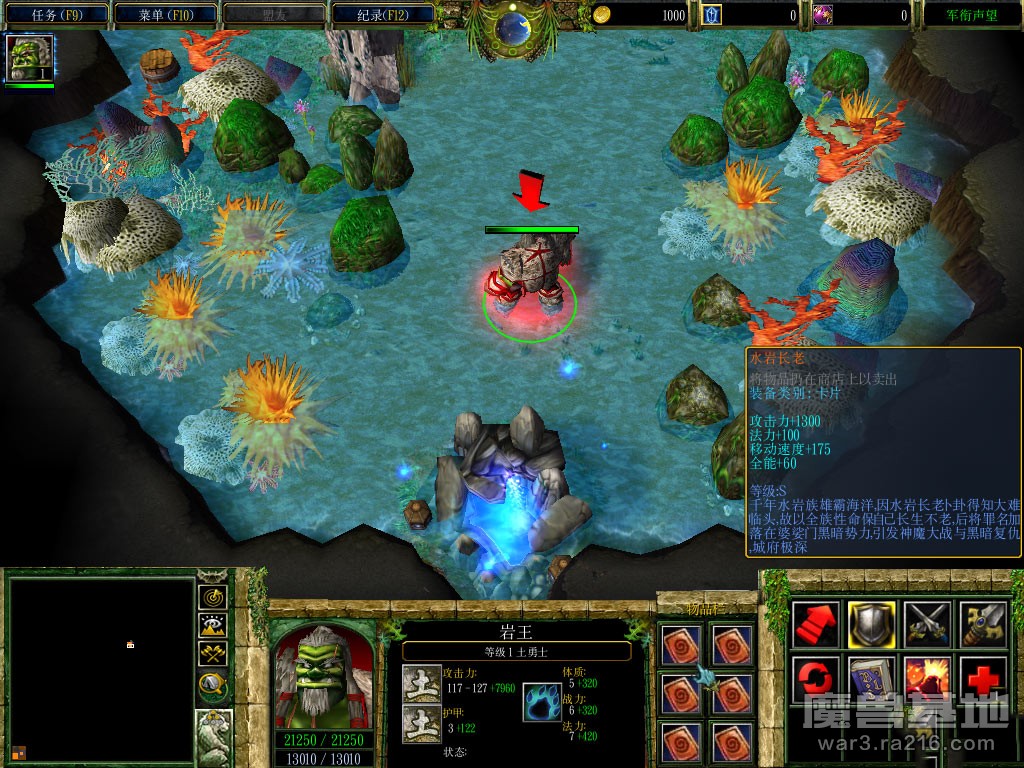This screenshot has width=1024, height=768.
Task: Open the blue spellbook ability
Action: [871, 680]
